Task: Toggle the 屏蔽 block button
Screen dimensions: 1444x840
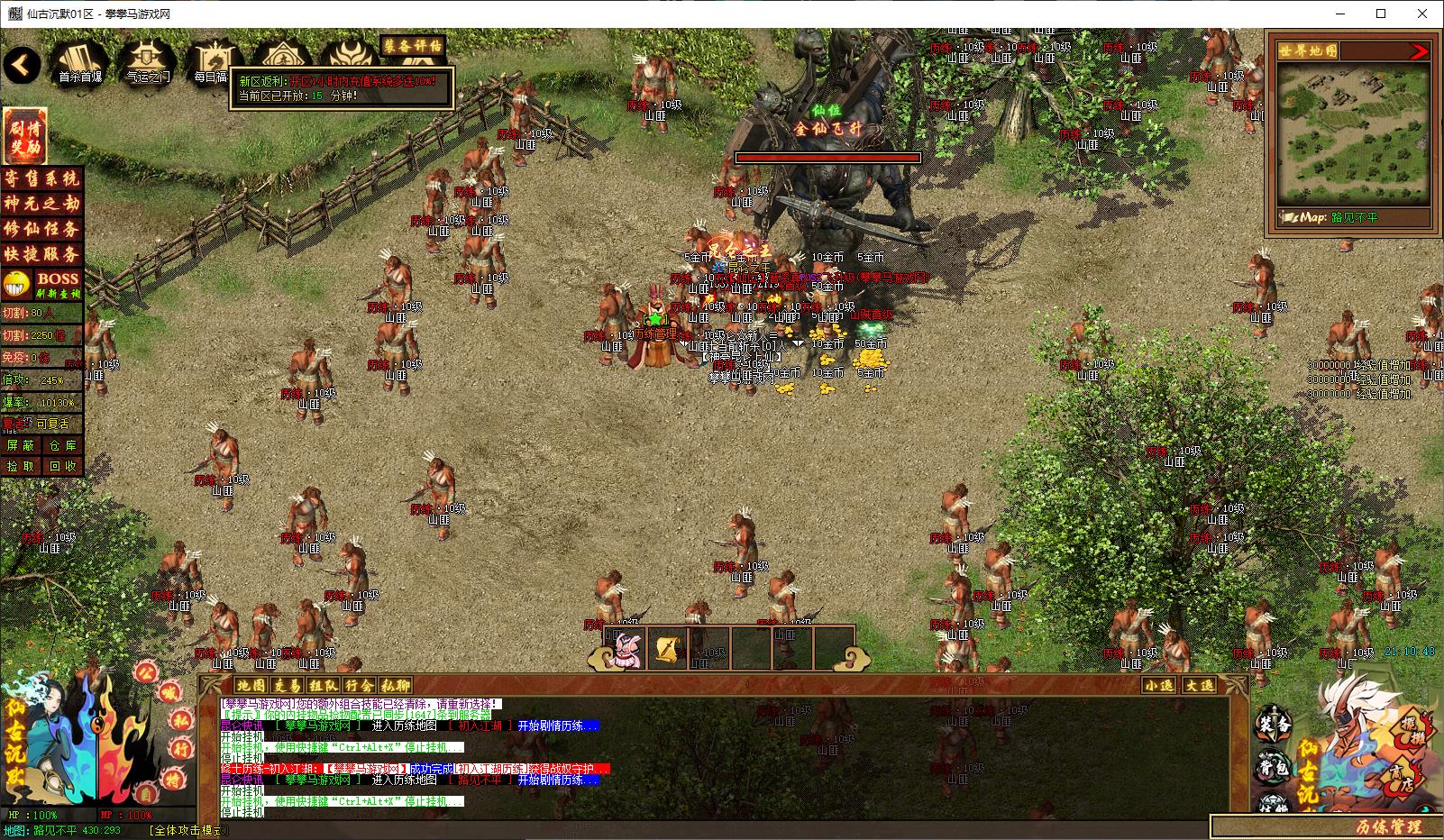Action: [21, 445]
